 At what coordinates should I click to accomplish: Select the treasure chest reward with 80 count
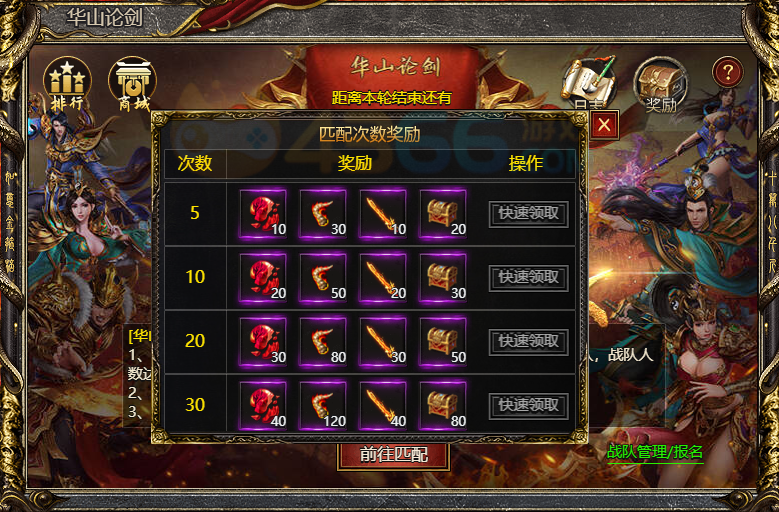(x=443, y=405)
